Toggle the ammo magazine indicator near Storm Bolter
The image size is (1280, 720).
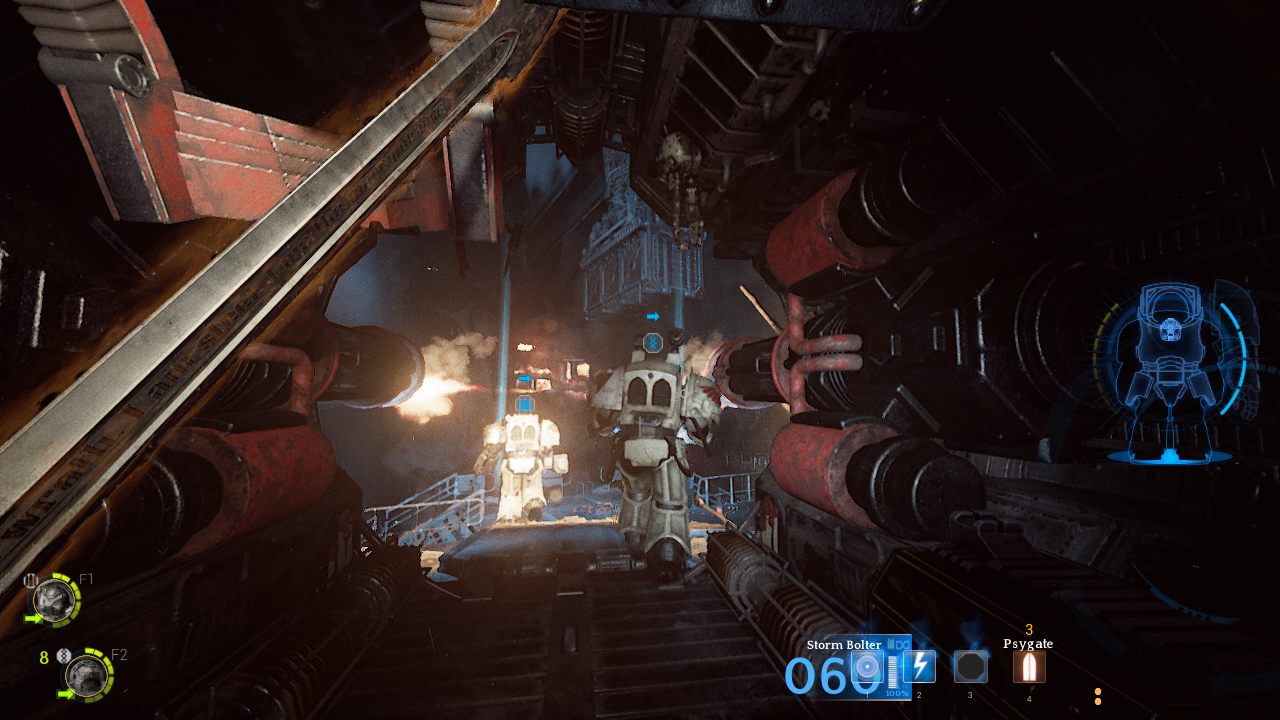pyautogui.click(x=897, y=644)
